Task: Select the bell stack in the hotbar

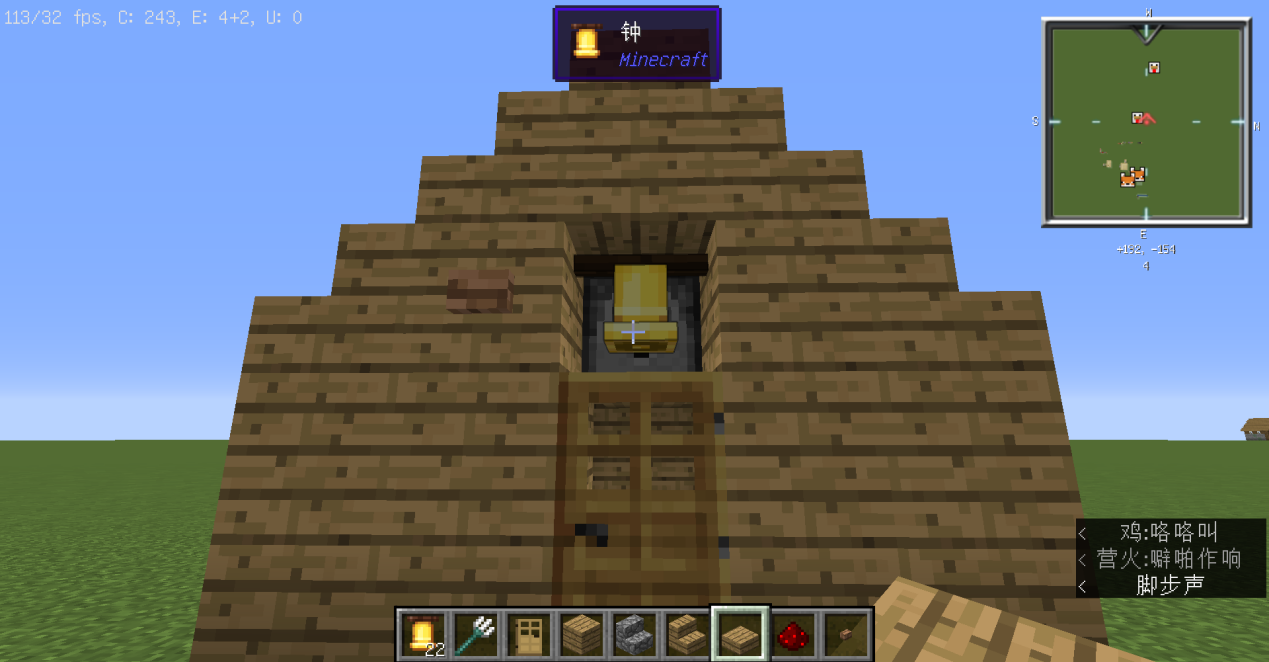Action: pos(422,634)
